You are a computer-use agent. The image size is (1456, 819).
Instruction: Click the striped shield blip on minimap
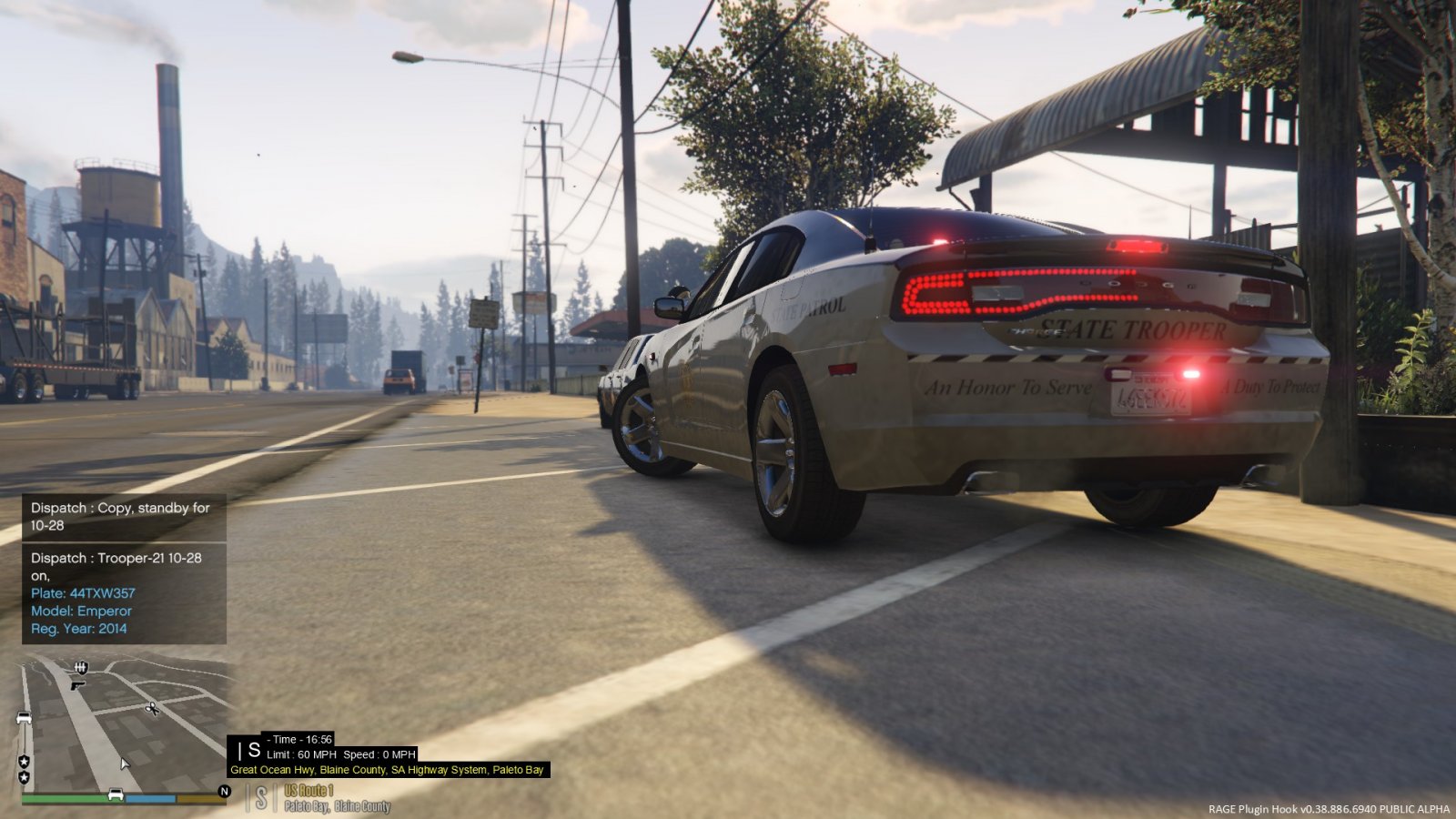(x=81, y=668)
